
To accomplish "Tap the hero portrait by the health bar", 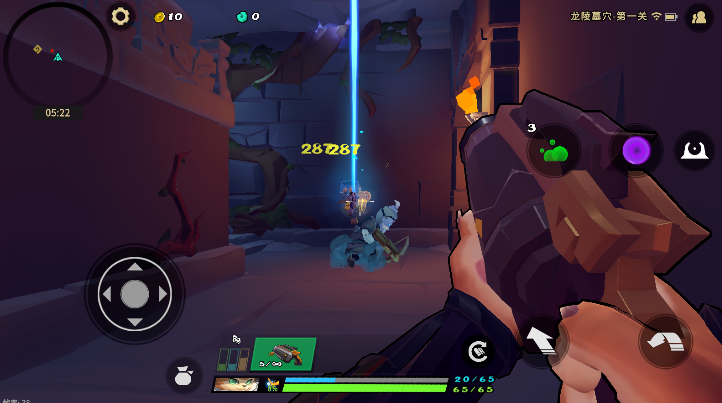I will point(236,385).
